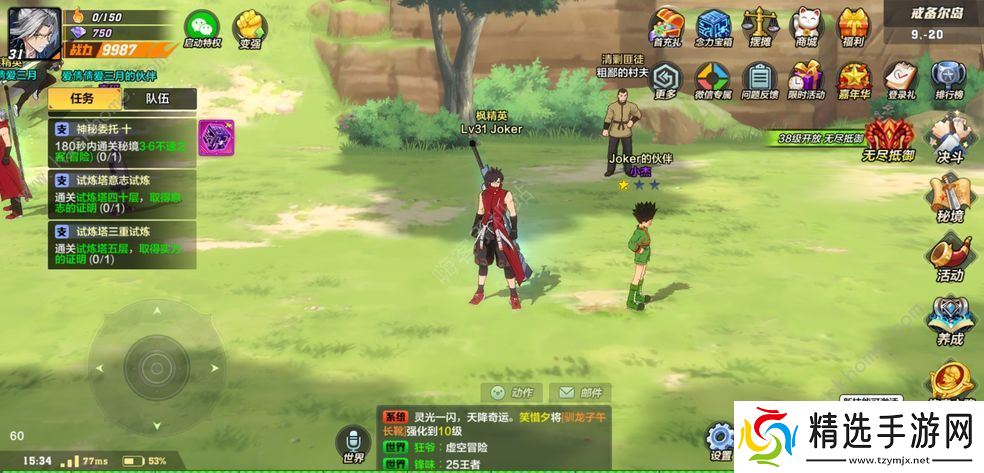
Task: Switch to the 队伍 team tab
Action: pos(157,98)
